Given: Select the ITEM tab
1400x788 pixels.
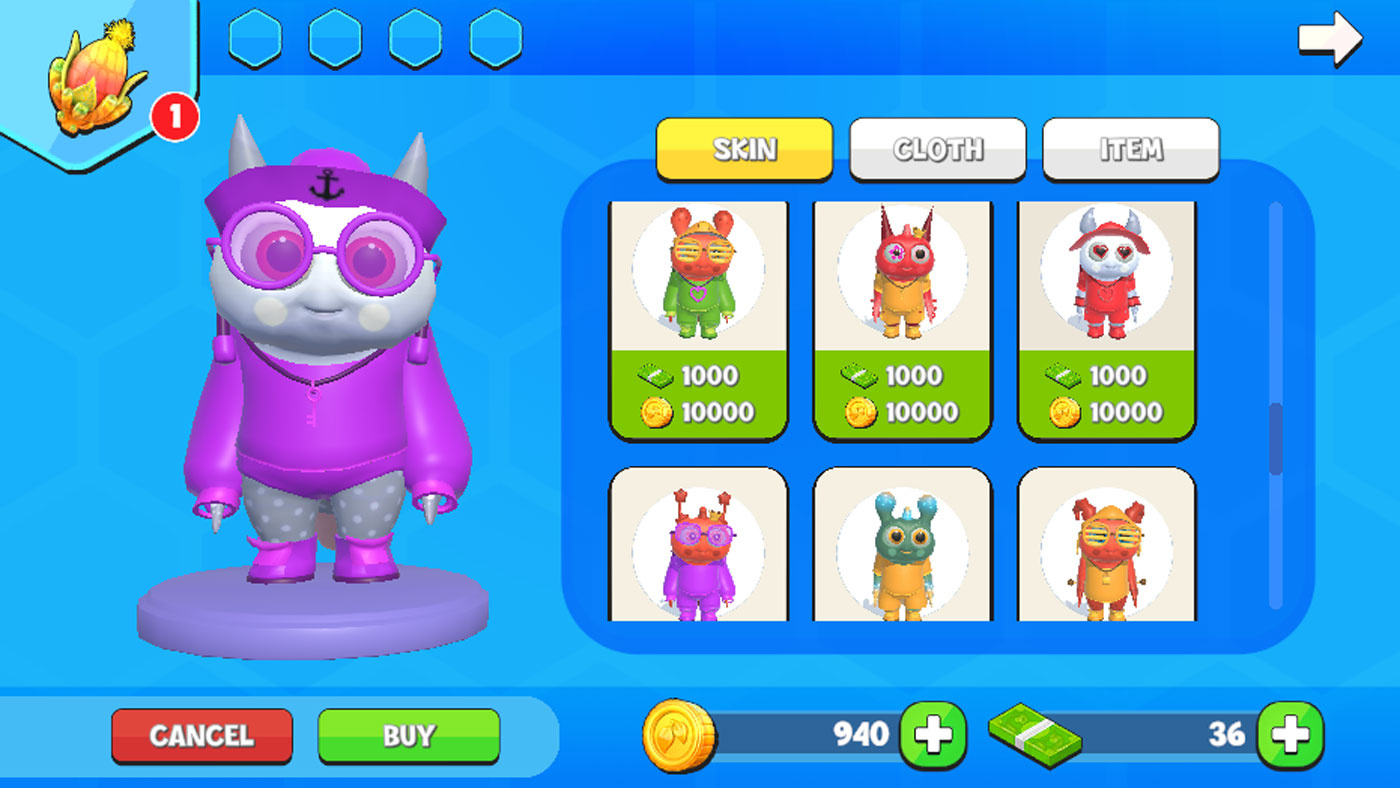Looking at the screenshot, I should 1130,149.
